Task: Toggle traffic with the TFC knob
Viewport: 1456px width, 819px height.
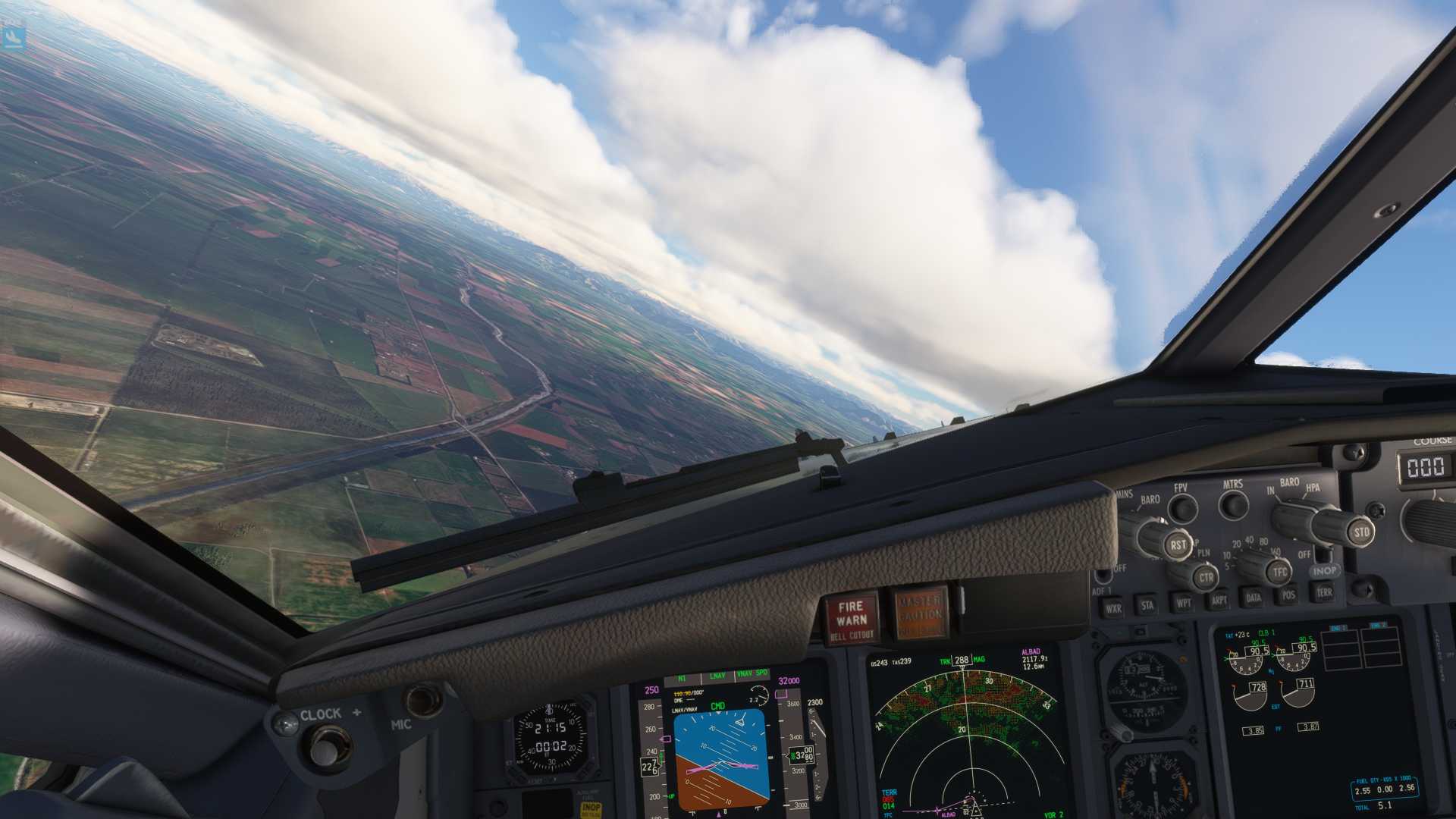Action: click(x=1280, y=572)
